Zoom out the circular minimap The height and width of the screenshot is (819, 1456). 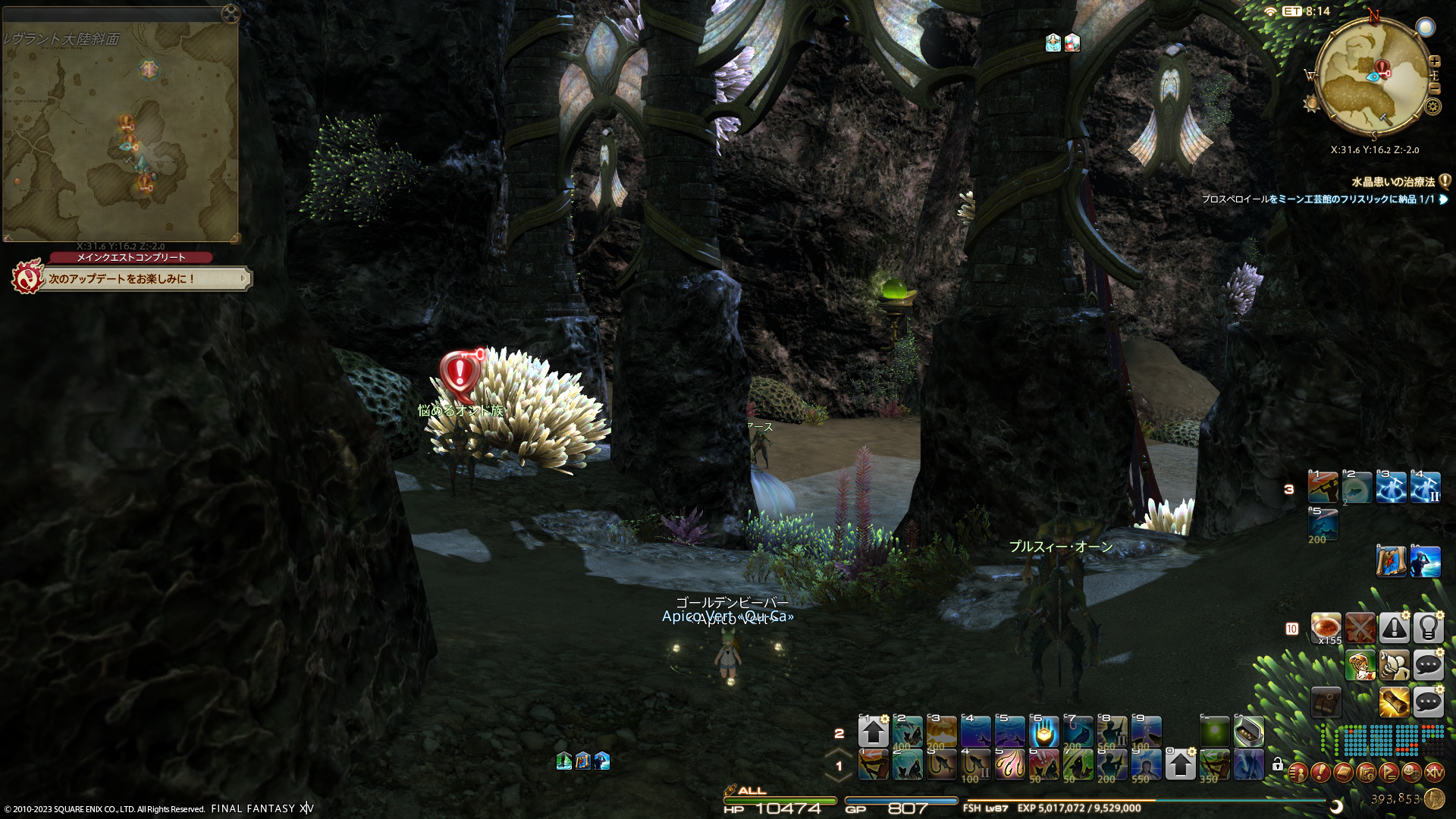1434,88
